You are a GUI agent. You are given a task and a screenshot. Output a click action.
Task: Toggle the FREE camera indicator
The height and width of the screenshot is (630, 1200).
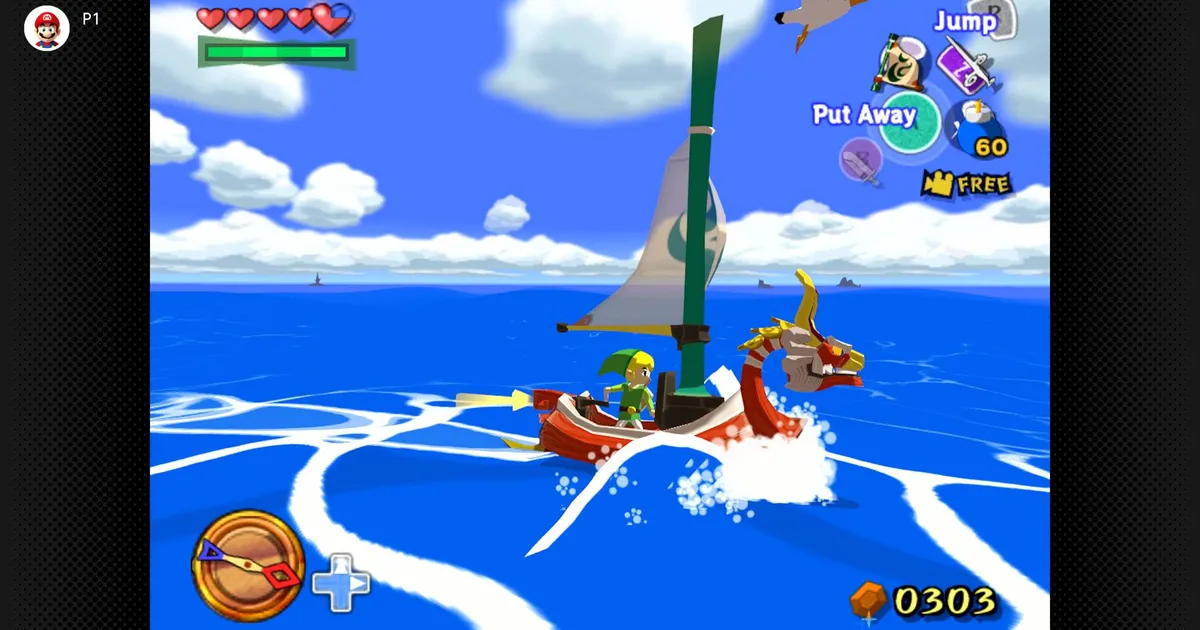[x=966, y=184]
